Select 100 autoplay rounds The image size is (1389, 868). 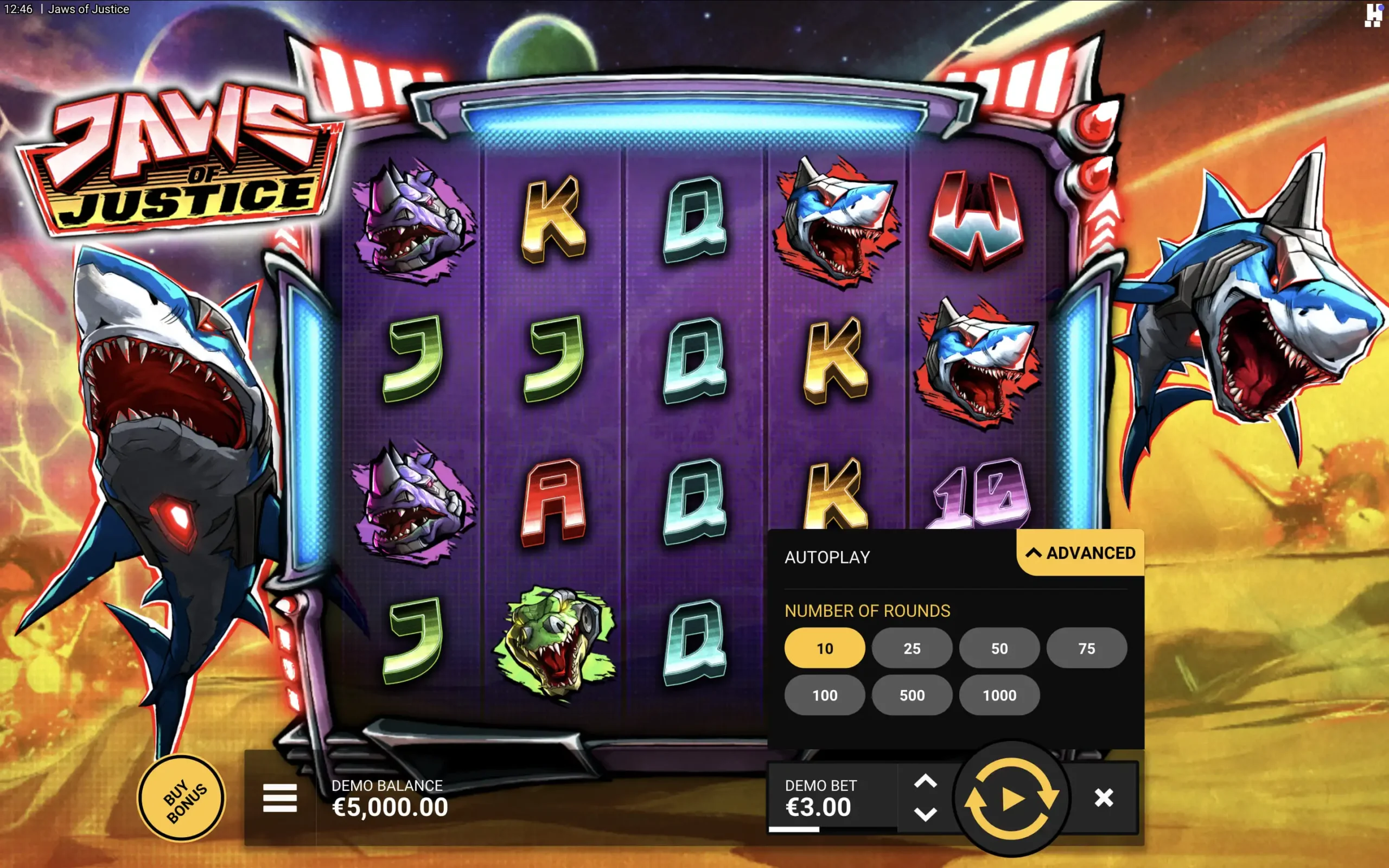pos(825,695)
